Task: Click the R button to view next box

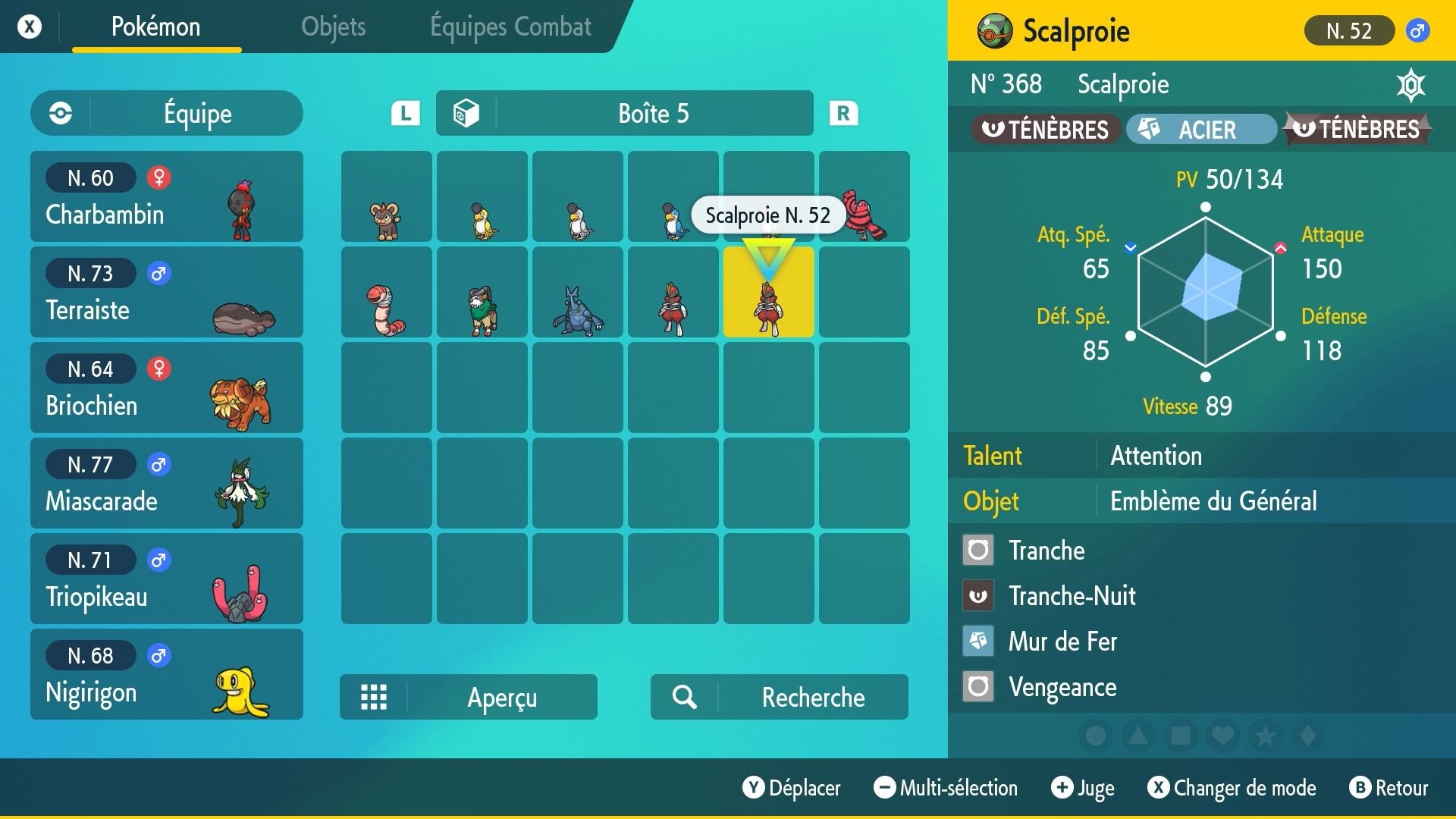Action: coord(844,113)
